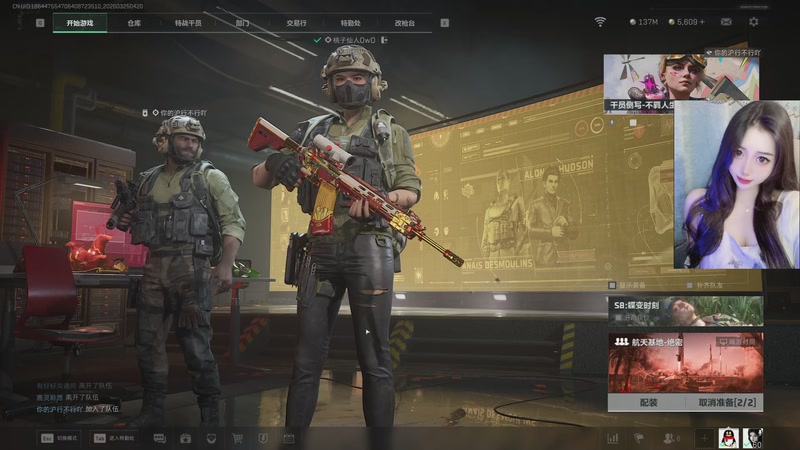Toggle the 补齐队友 fill teammates checkbox

pyautogui.click(x=688, y=284)
